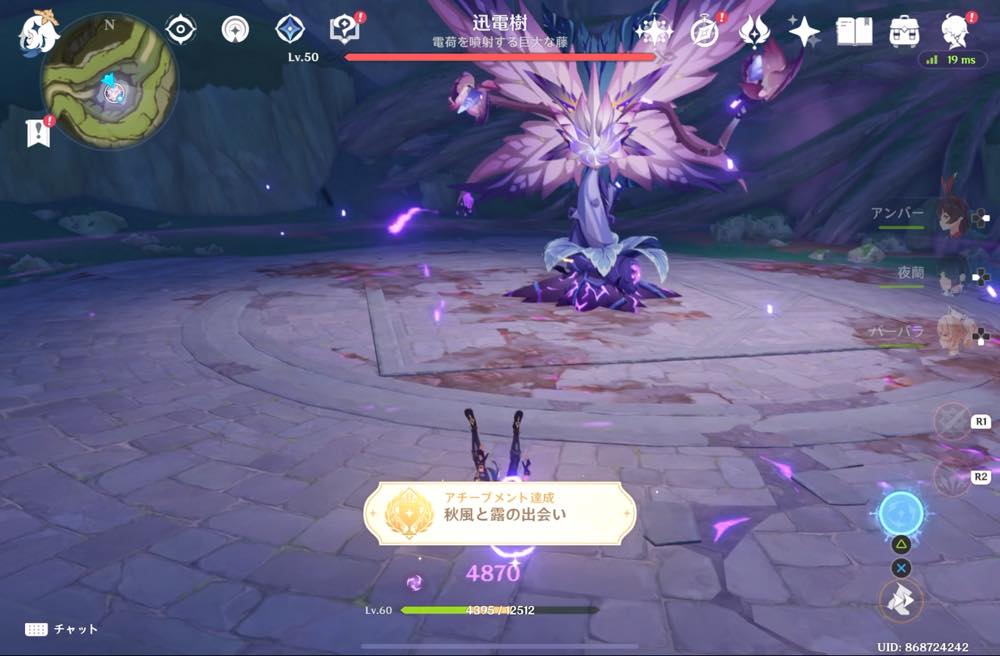Switch to party member 夜蘭

click(949, 272)
